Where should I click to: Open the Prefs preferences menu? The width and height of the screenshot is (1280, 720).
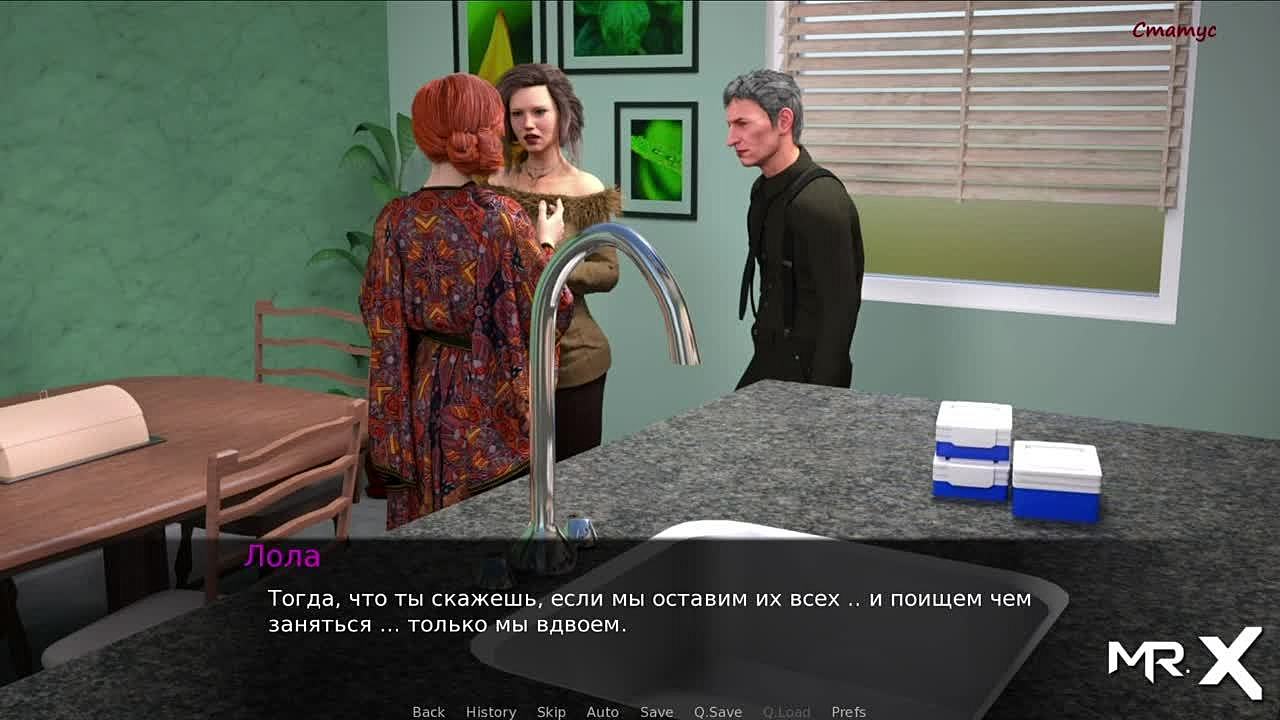click(x=848, y=712)
